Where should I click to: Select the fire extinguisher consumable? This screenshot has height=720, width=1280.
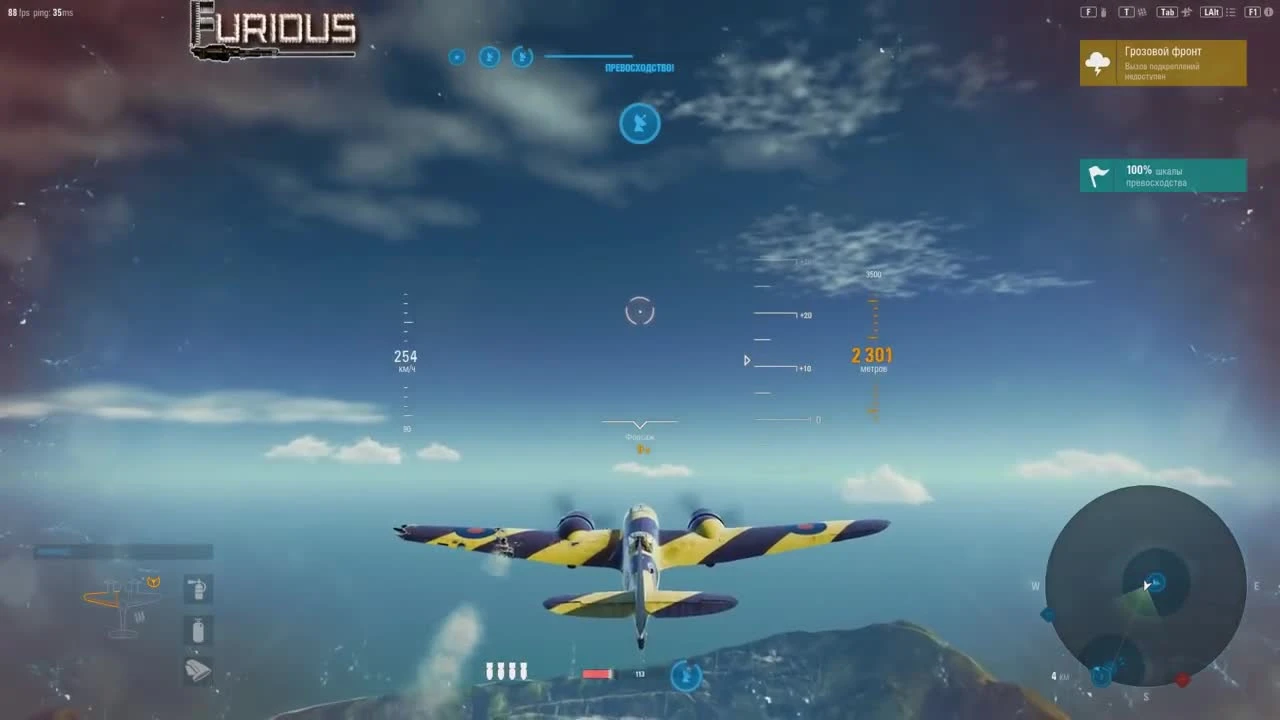pos(198,590)
